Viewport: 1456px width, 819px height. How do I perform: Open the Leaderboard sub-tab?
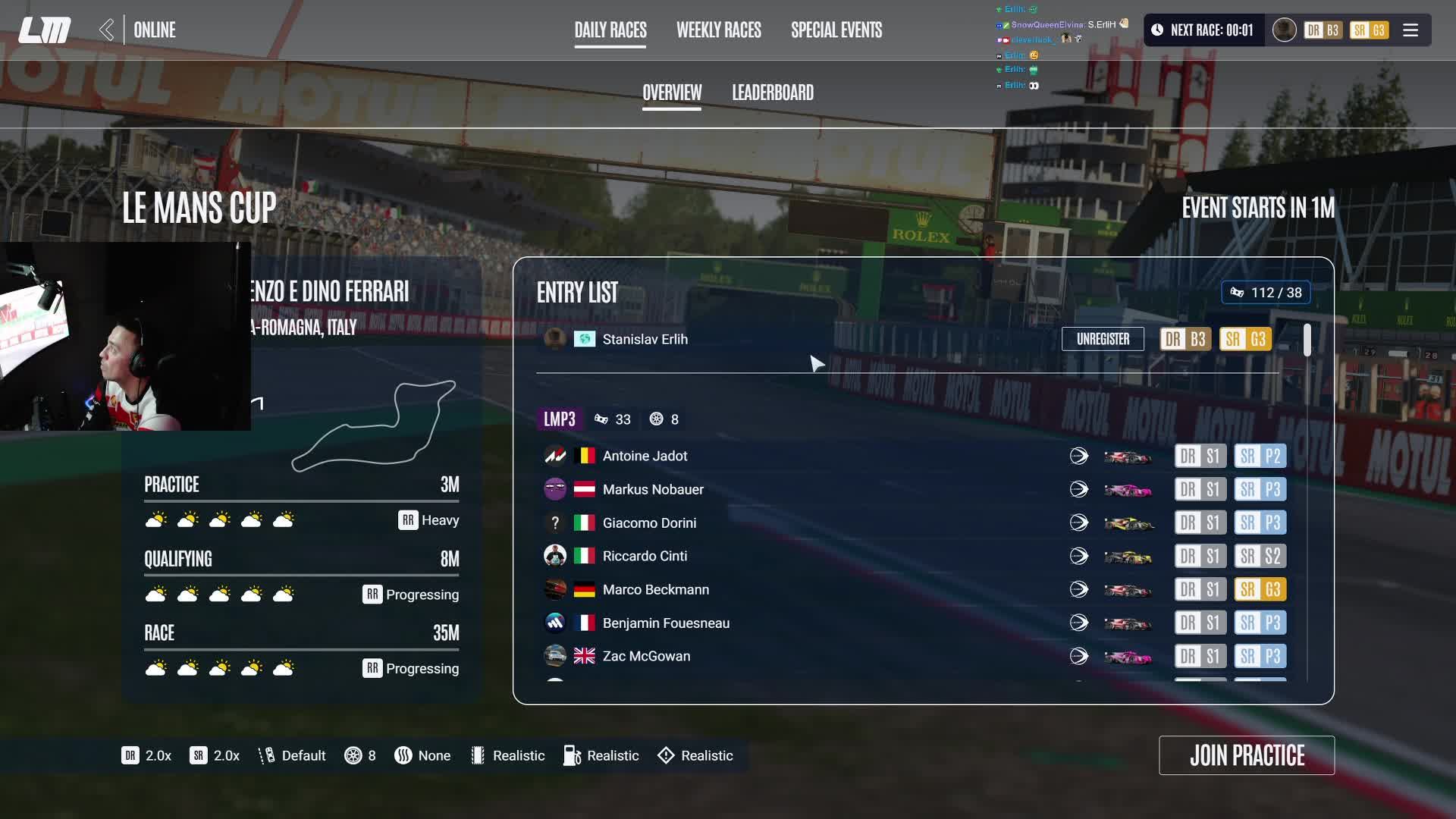[773, 93]
